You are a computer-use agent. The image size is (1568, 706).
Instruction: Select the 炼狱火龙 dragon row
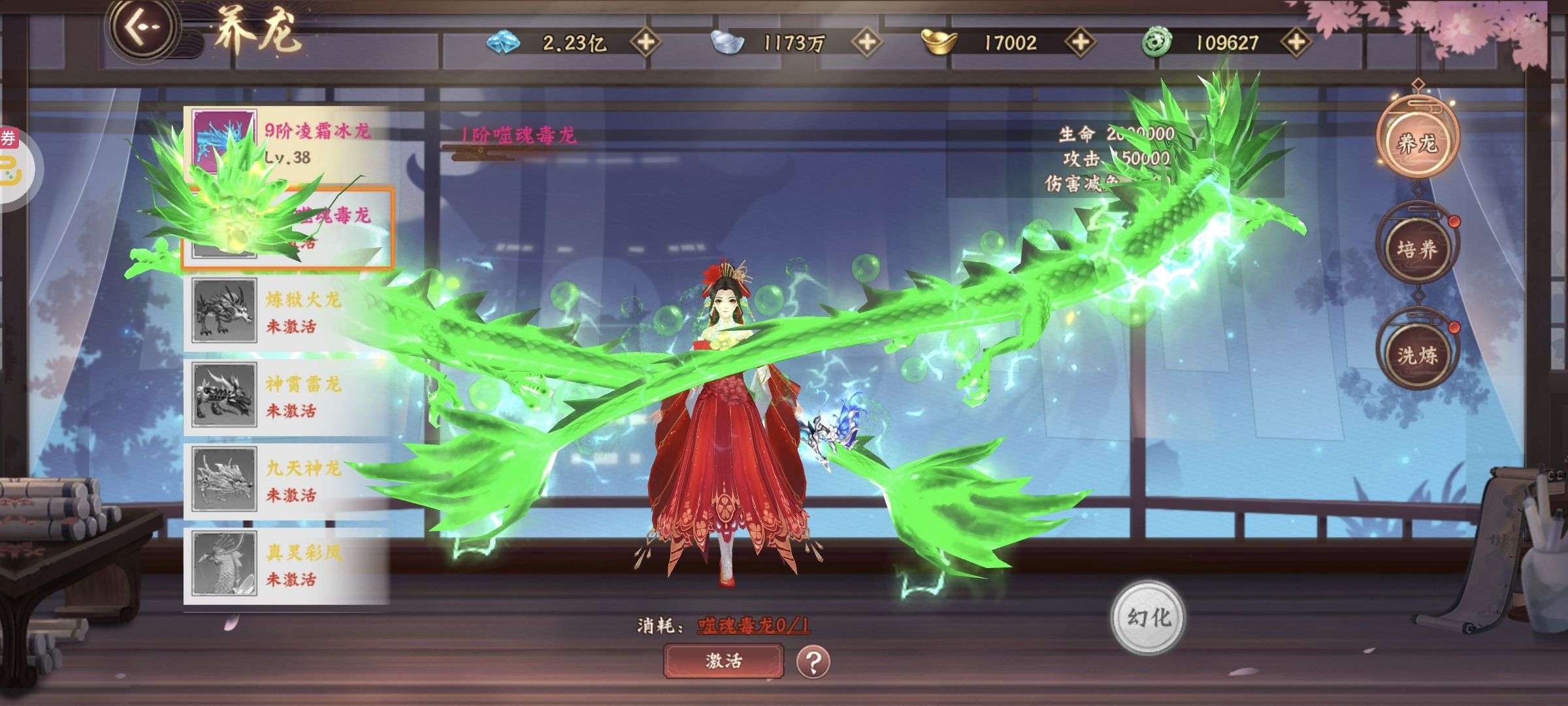point(287,312)
